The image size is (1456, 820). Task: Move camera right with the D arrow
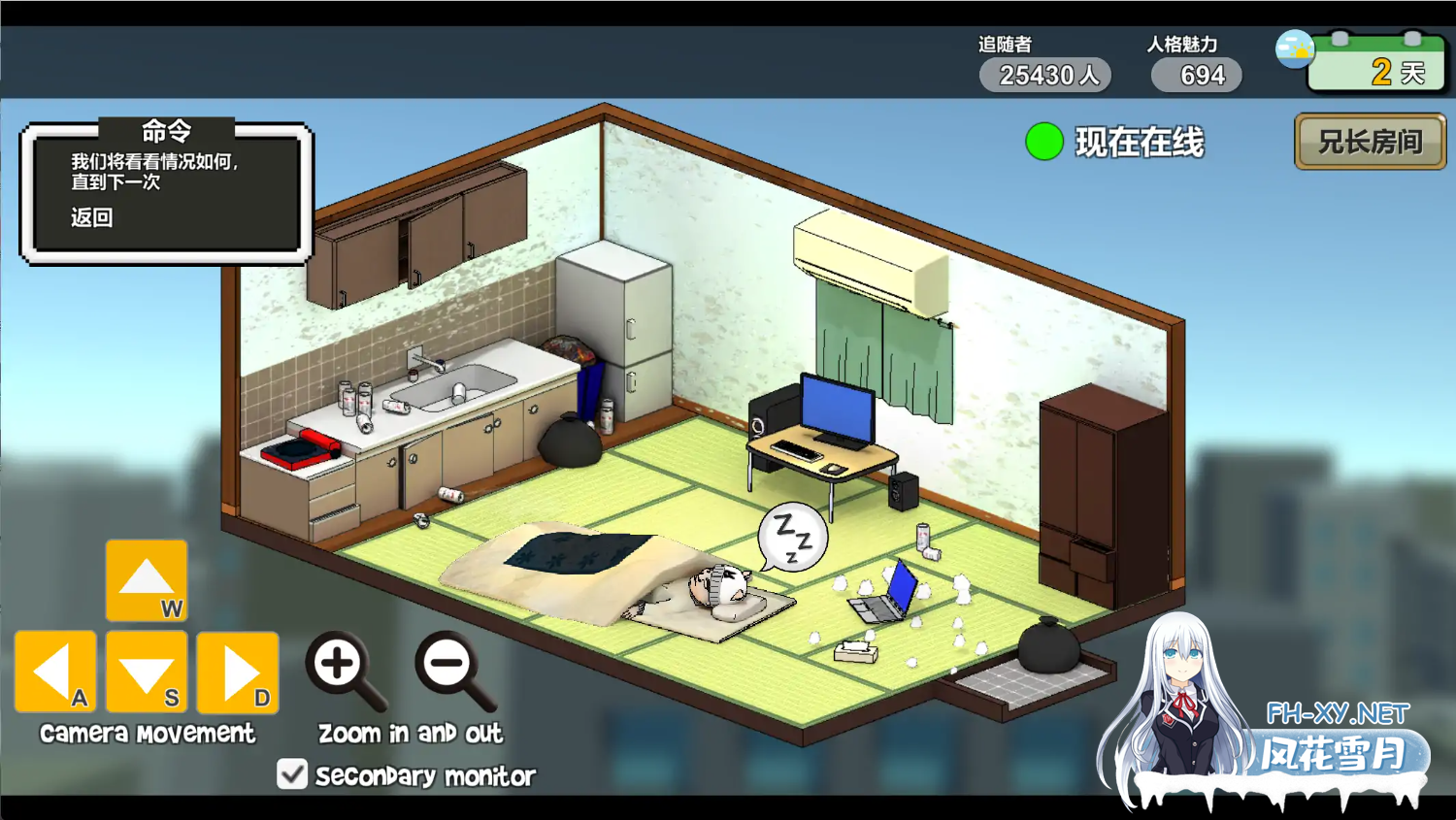(238, 672)
